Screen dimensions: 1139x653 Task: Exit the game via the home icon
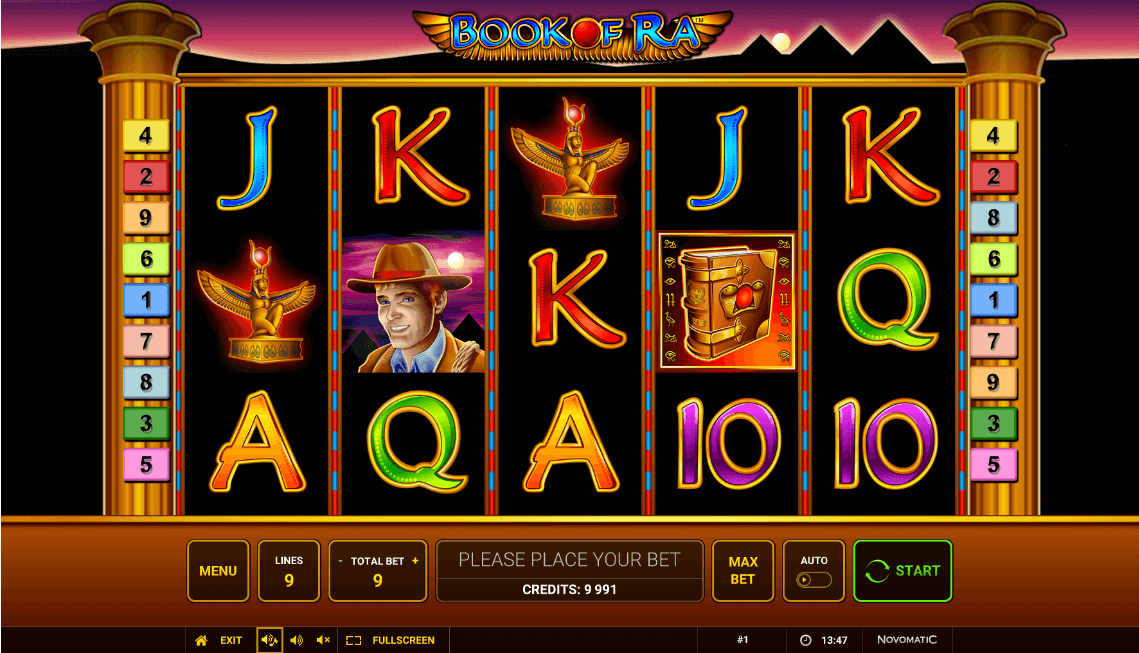[201, 640]
